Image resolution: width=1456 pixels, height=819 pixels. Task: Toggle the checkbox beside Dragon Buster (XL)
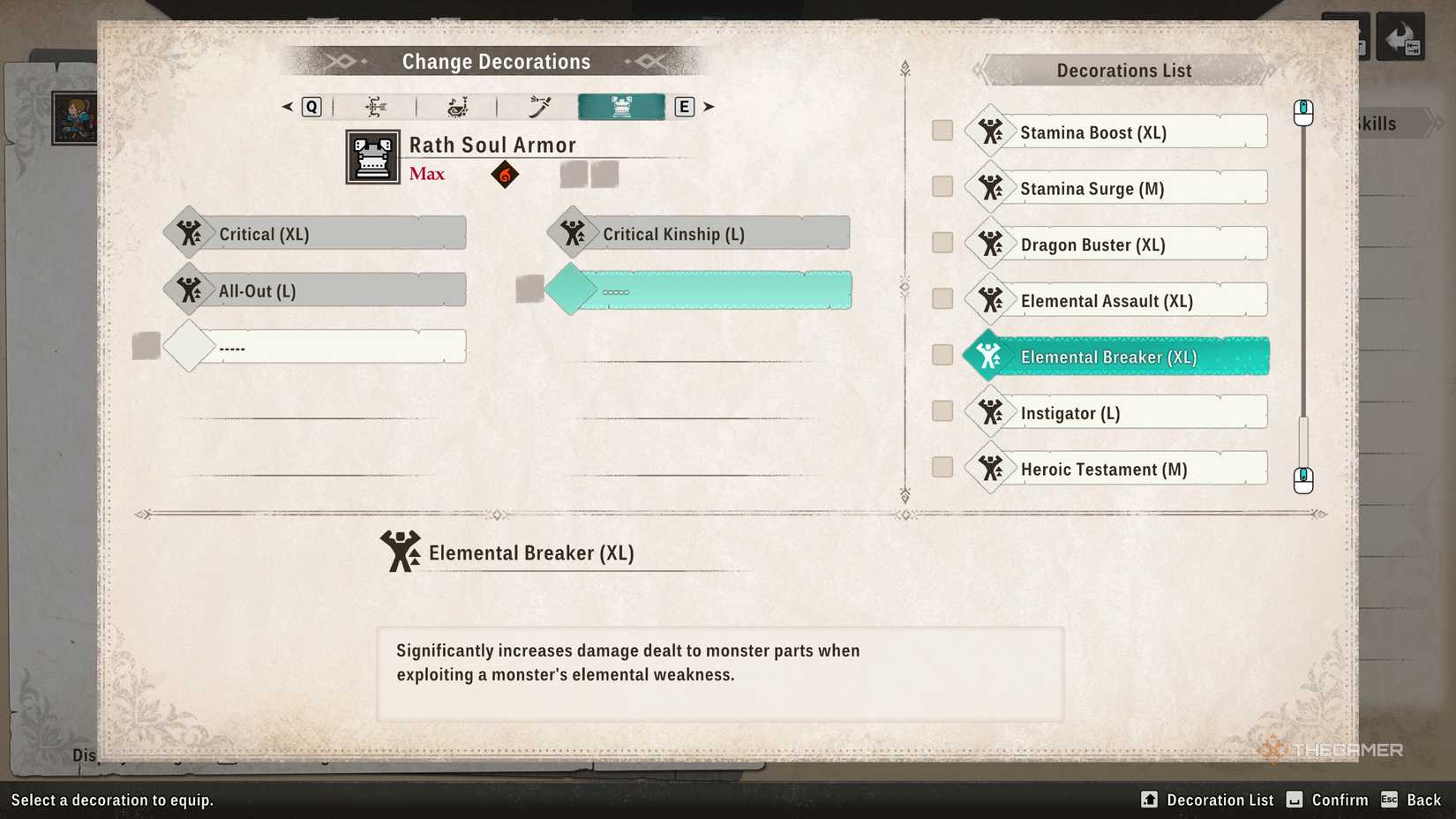[941, 242]
